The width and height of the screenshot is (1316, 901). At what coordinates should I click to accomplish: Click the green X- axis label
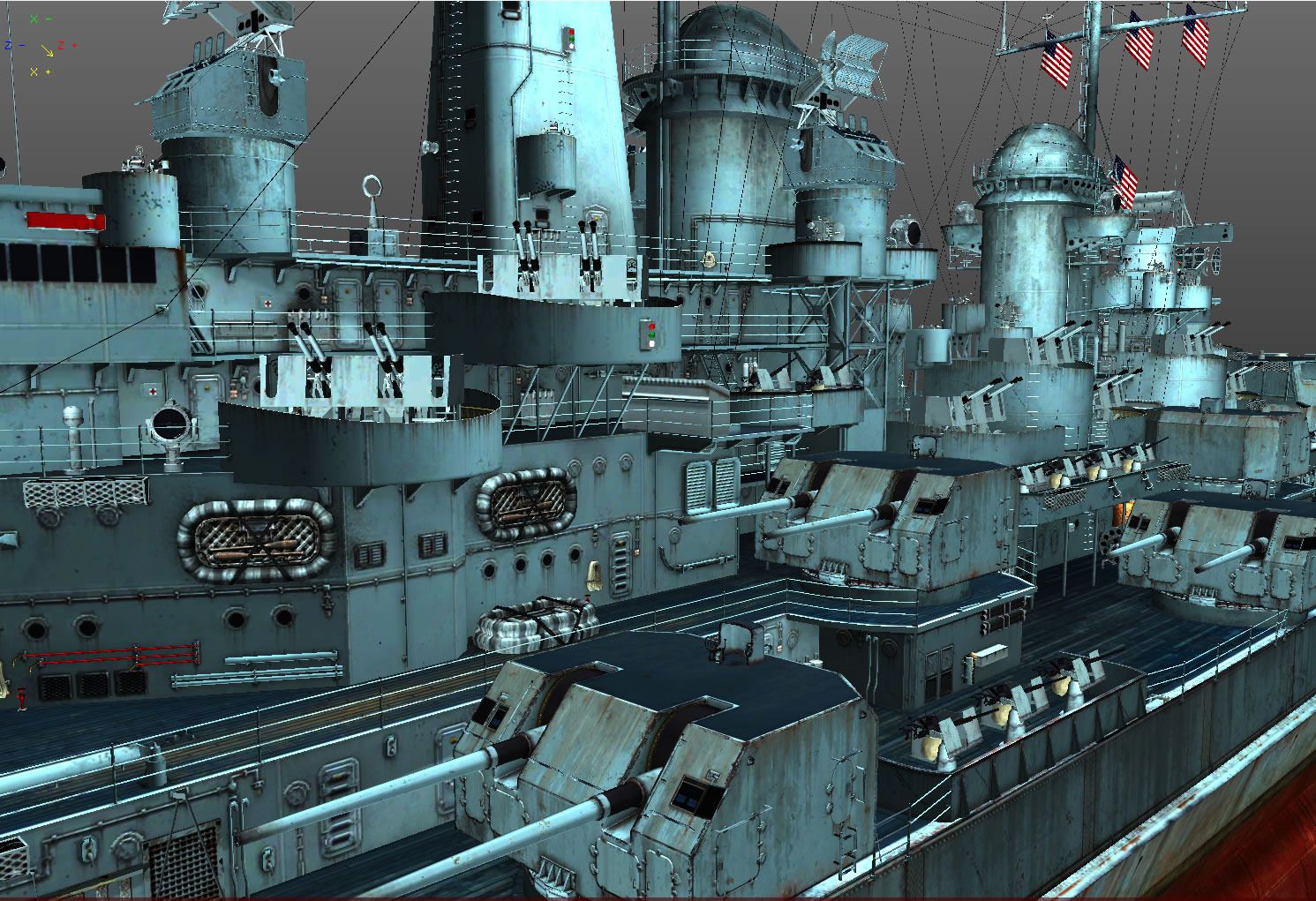coord(39,19)
